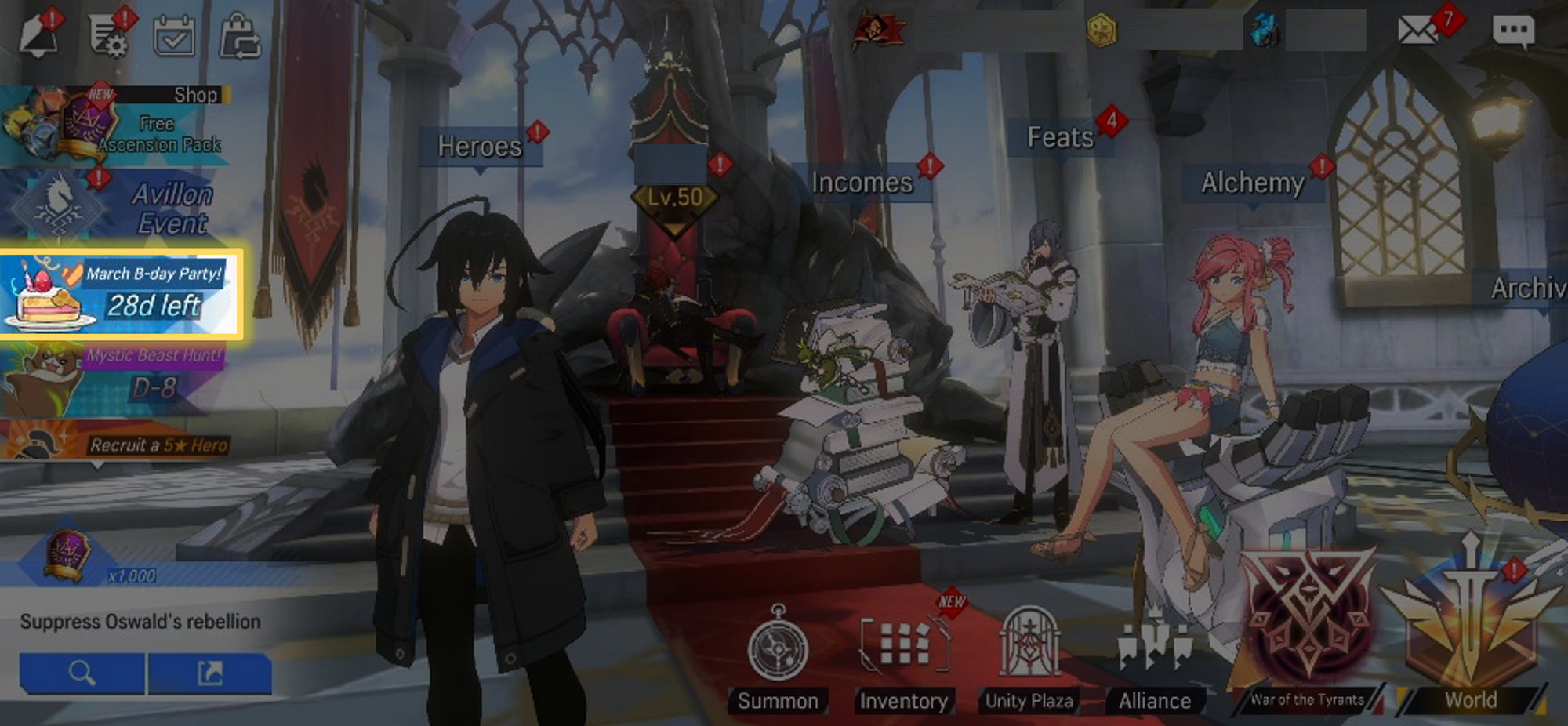Open the calendar check-in icon
The image size is (1568, 726).
(x=174, y=35)
